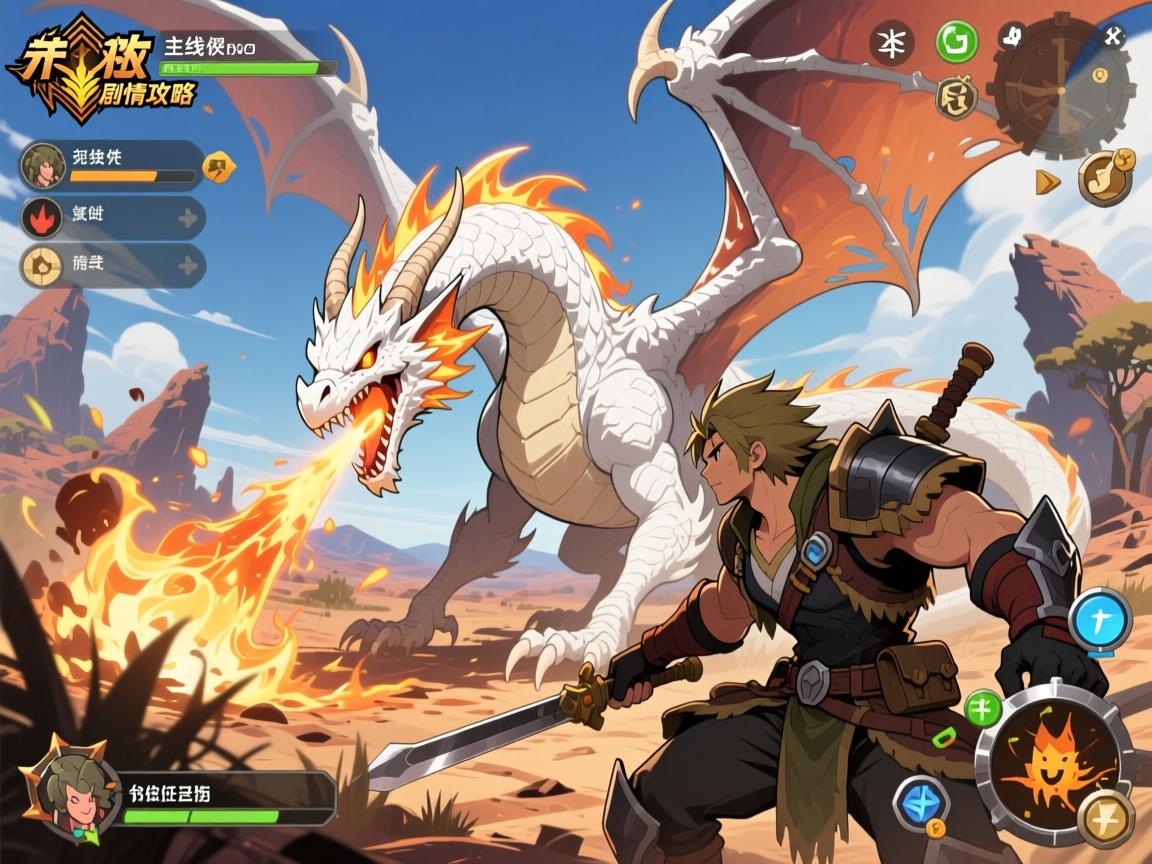Close the panel with the X button

pos(1113,38)
